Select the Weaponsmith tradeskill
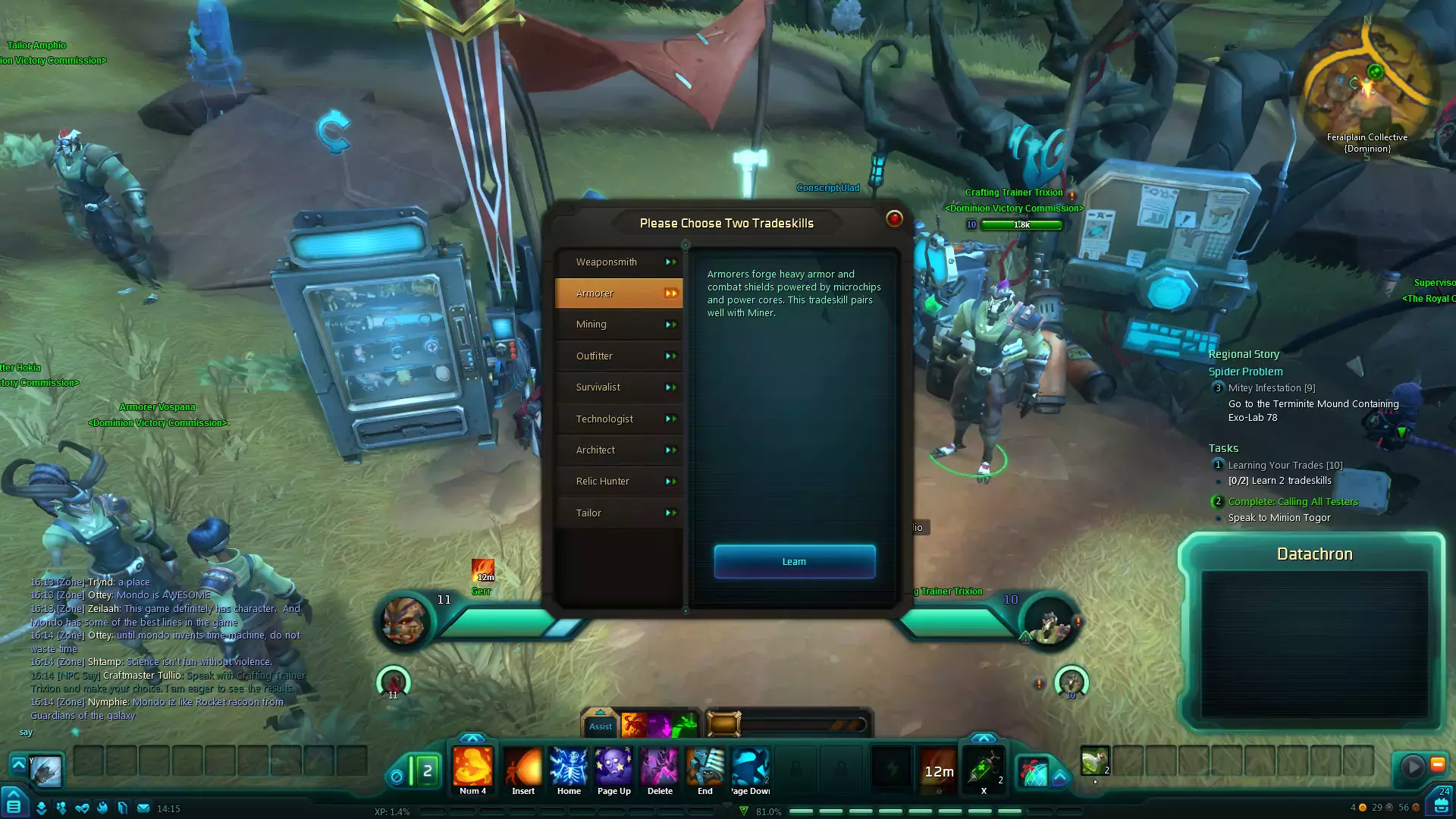Screen dimensions: 1456x819 click(619, 262)
